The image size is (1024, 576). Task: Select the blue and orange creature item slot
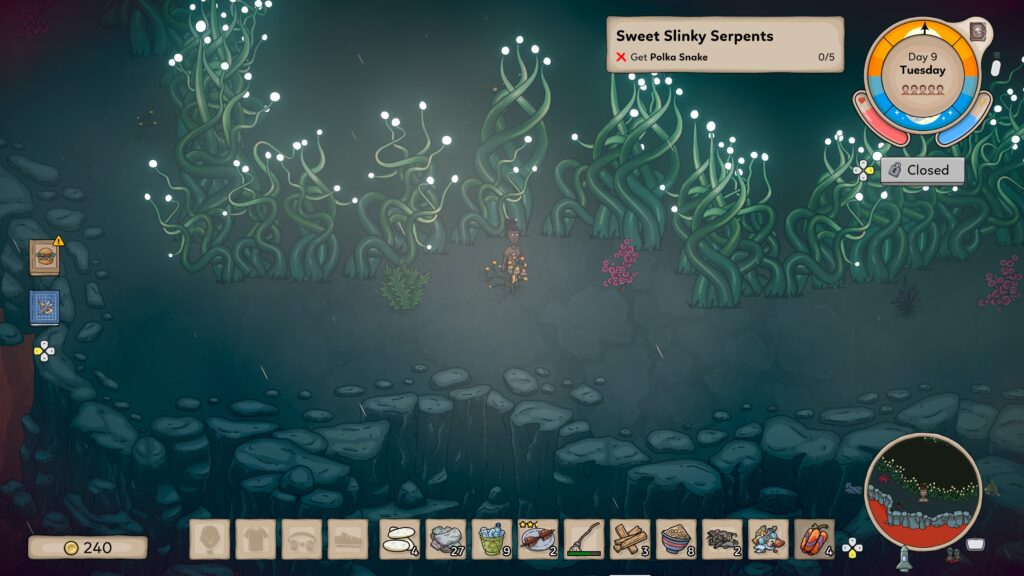pos(768,539)
